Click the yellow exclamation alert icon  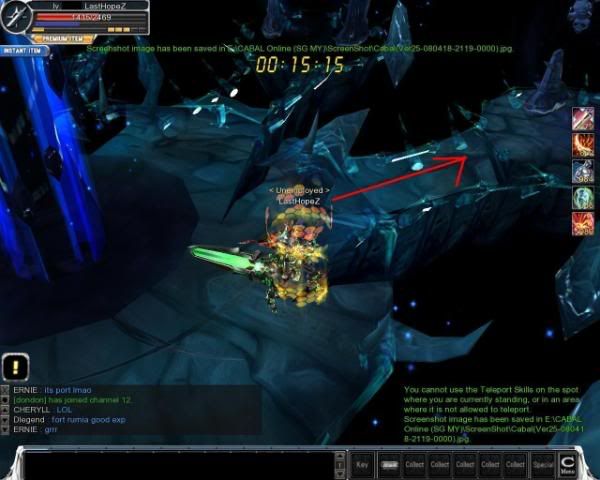16,366
